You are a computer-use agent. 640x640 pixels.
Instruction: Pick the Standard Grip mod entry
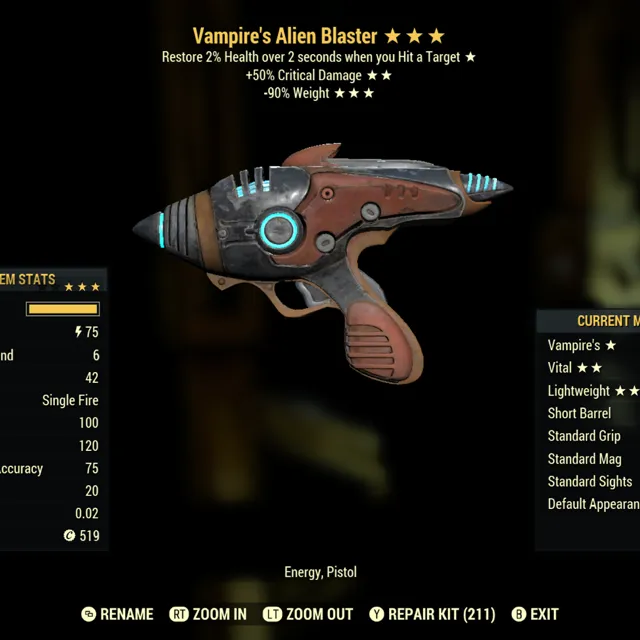tap(584, 436)
